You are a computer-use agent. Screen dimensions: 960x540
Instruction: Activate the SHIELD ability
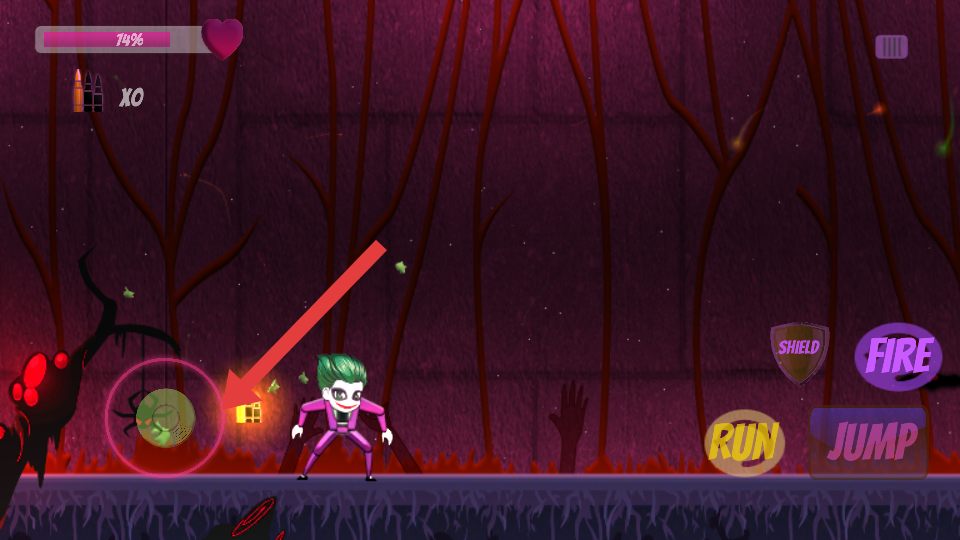pos(799,351)
